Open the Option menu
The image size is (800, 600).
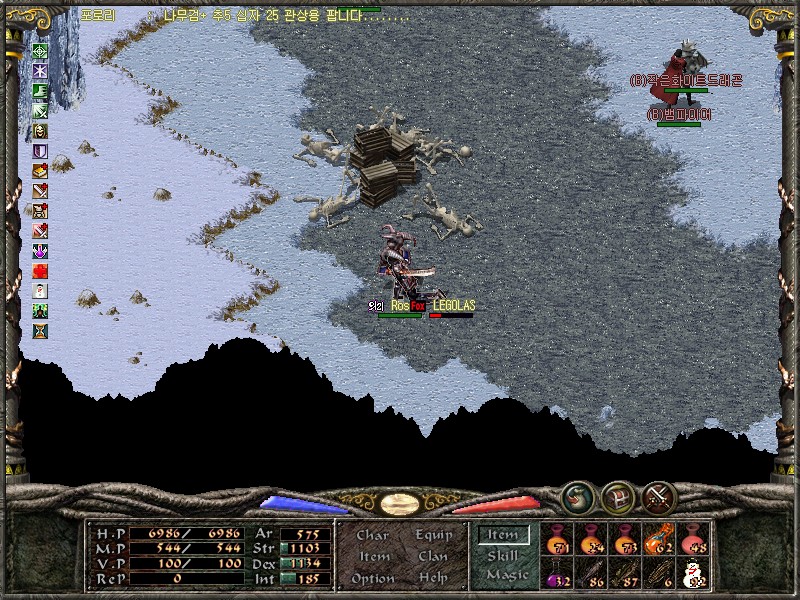pos(373,578)
